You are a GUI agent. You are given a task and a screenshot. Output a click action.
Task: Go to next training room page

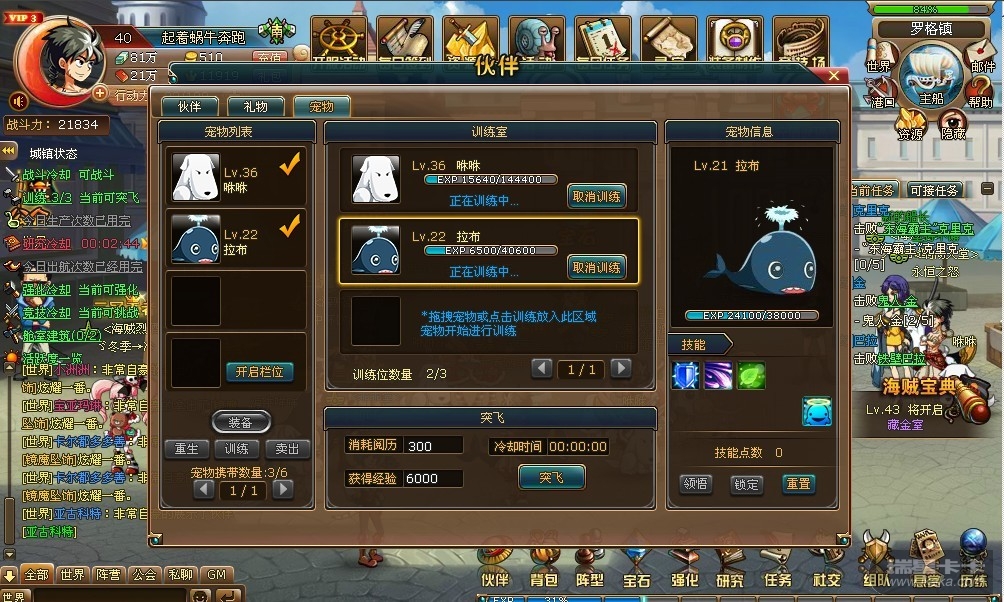pos(621,369)
